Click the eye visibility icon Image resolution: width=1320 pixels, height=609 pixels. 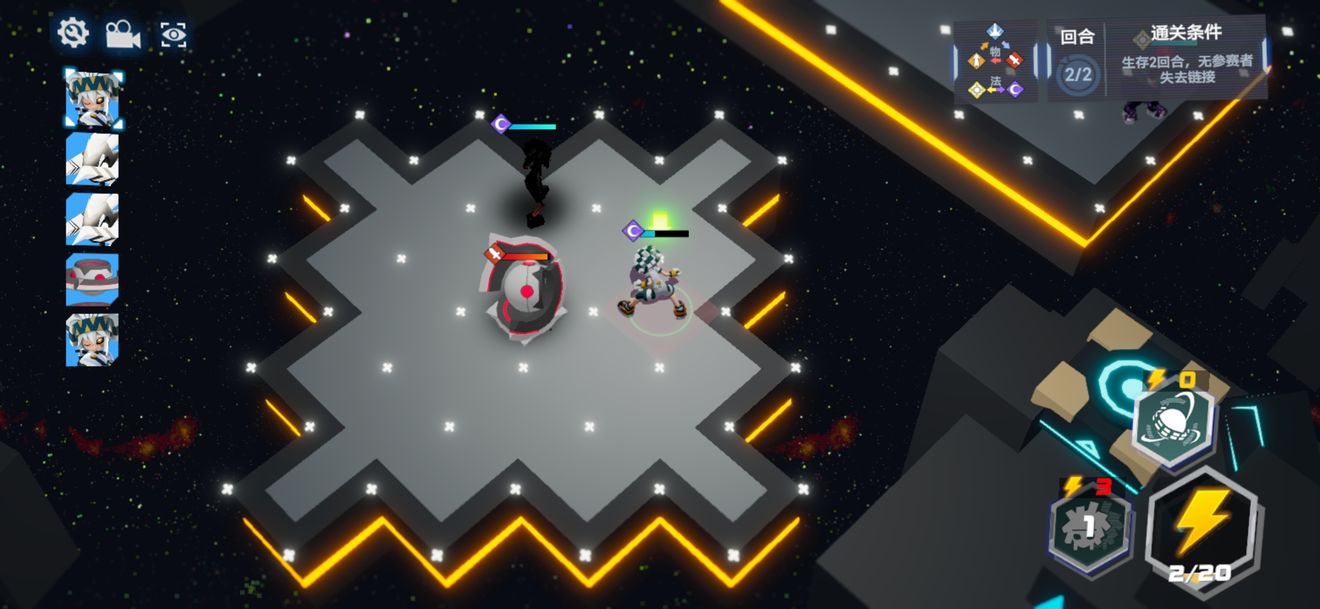tap(174, 35)
